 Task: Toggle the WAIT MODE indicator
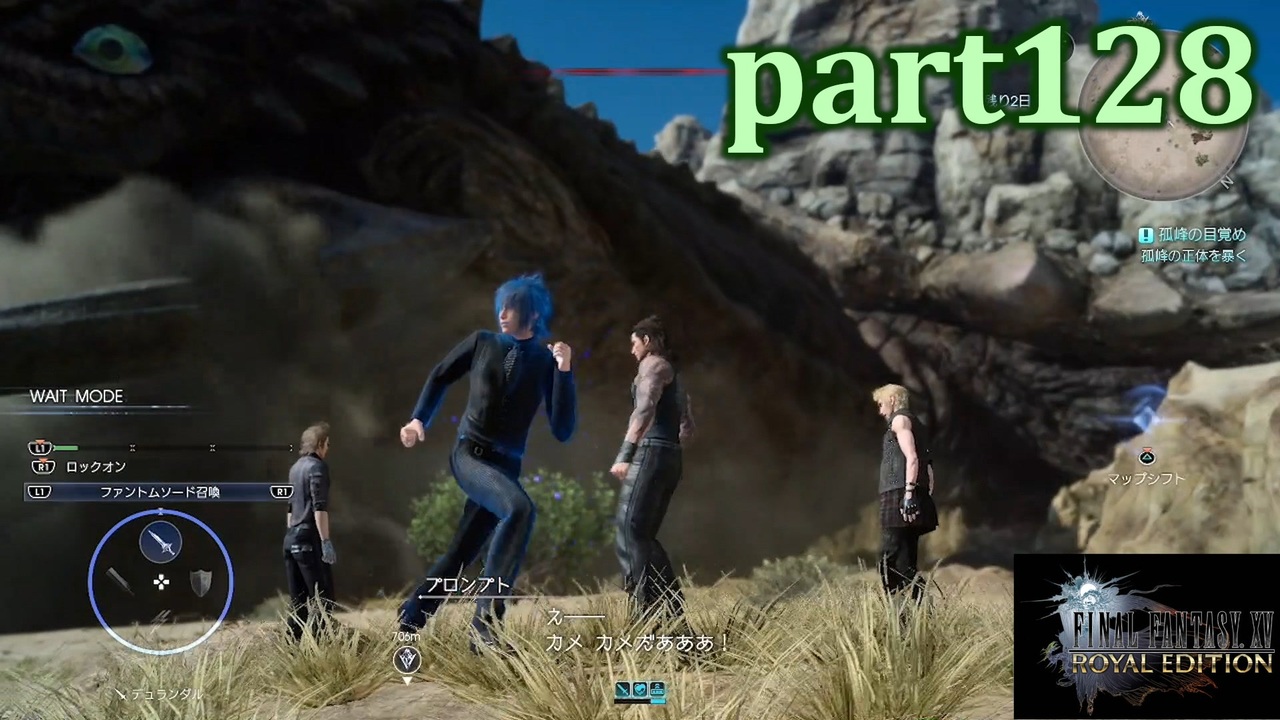click(76, 396)
